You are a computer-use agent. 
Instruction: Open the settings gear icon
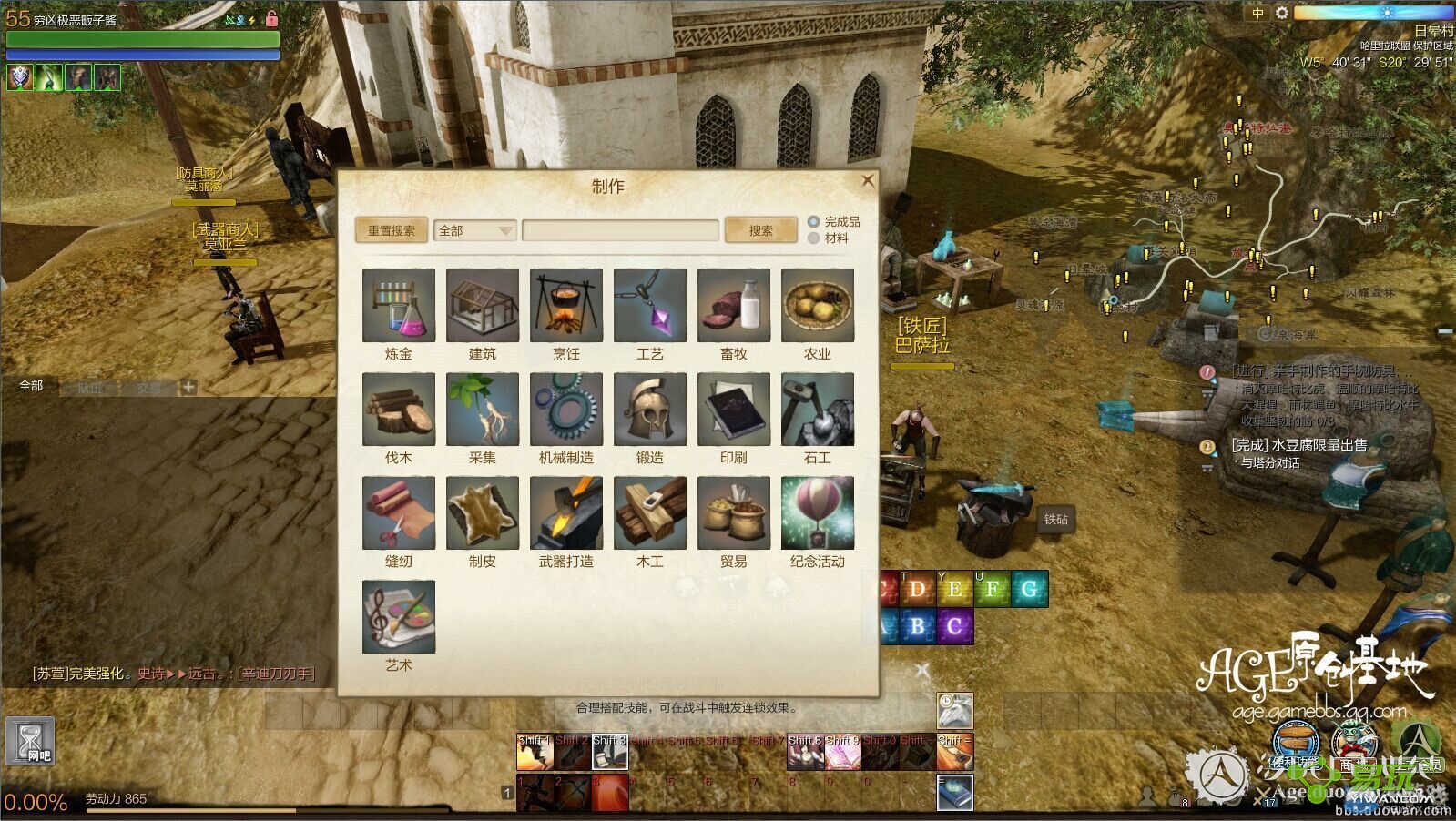[1282, 13]
